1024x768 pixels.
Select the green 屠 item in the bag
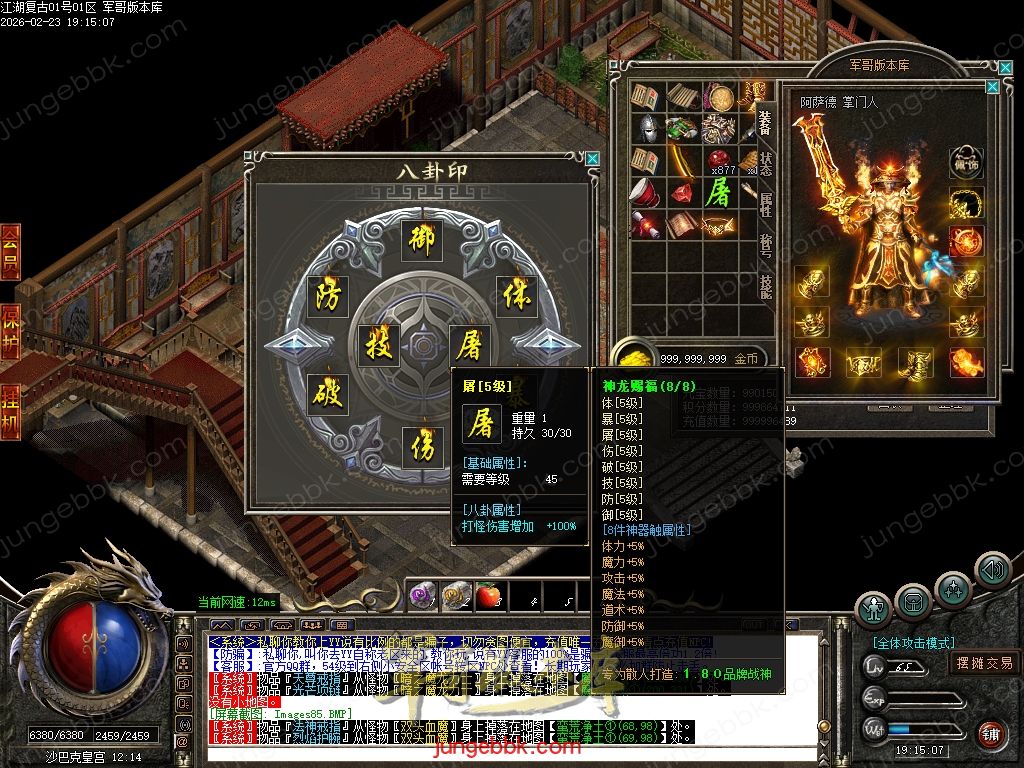click(718, 192)
